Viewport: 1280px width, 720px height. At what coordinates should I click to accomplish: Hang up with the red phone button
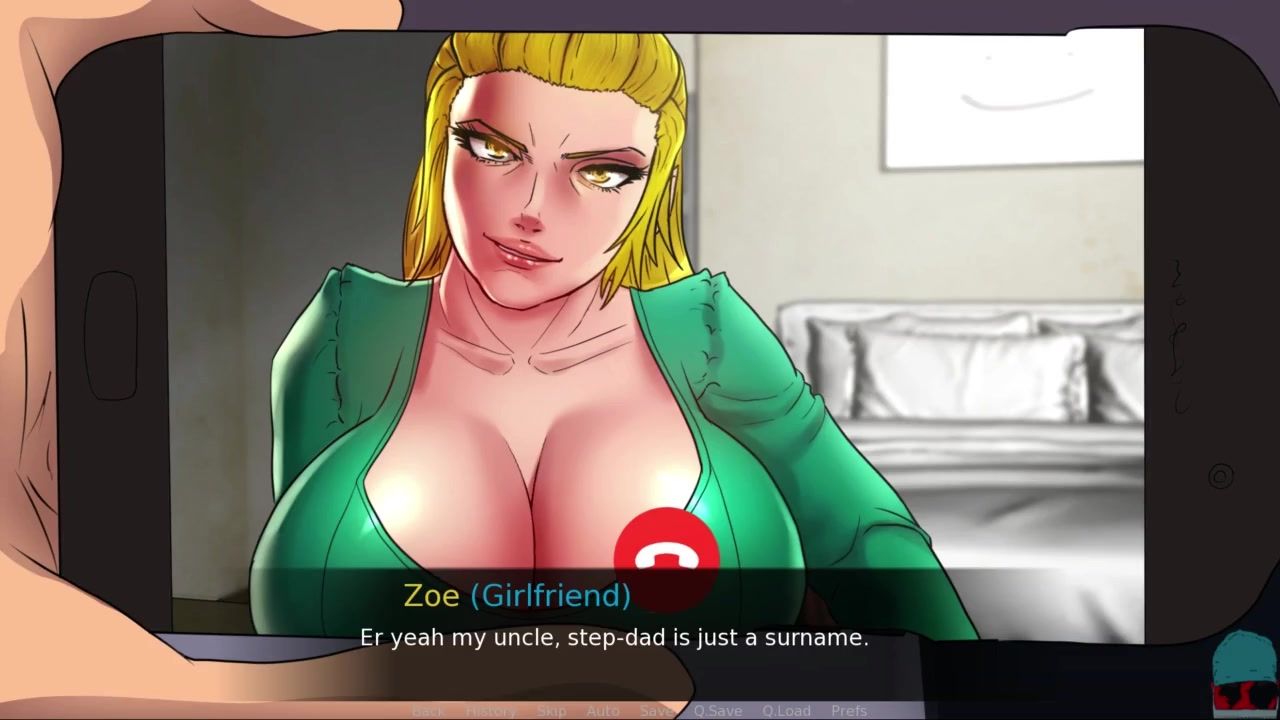coord(666,551)
